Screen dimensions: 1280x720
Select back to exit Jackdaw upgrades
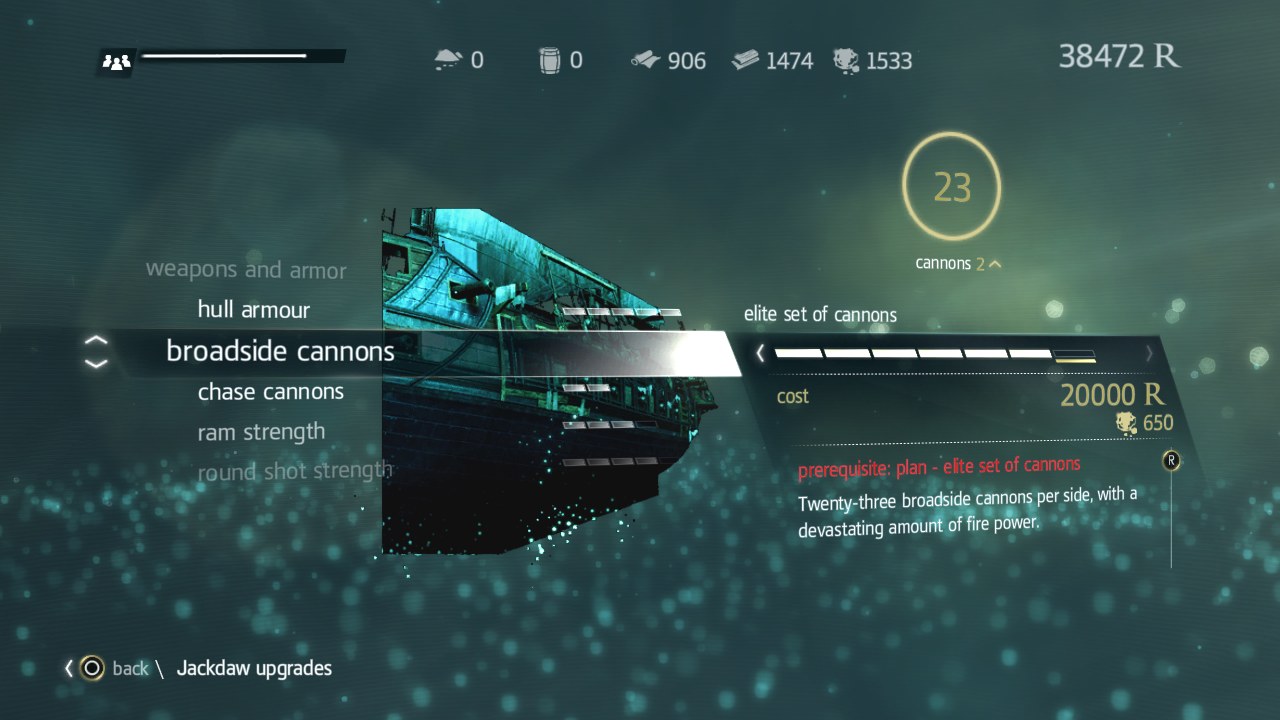coord(131,668)
